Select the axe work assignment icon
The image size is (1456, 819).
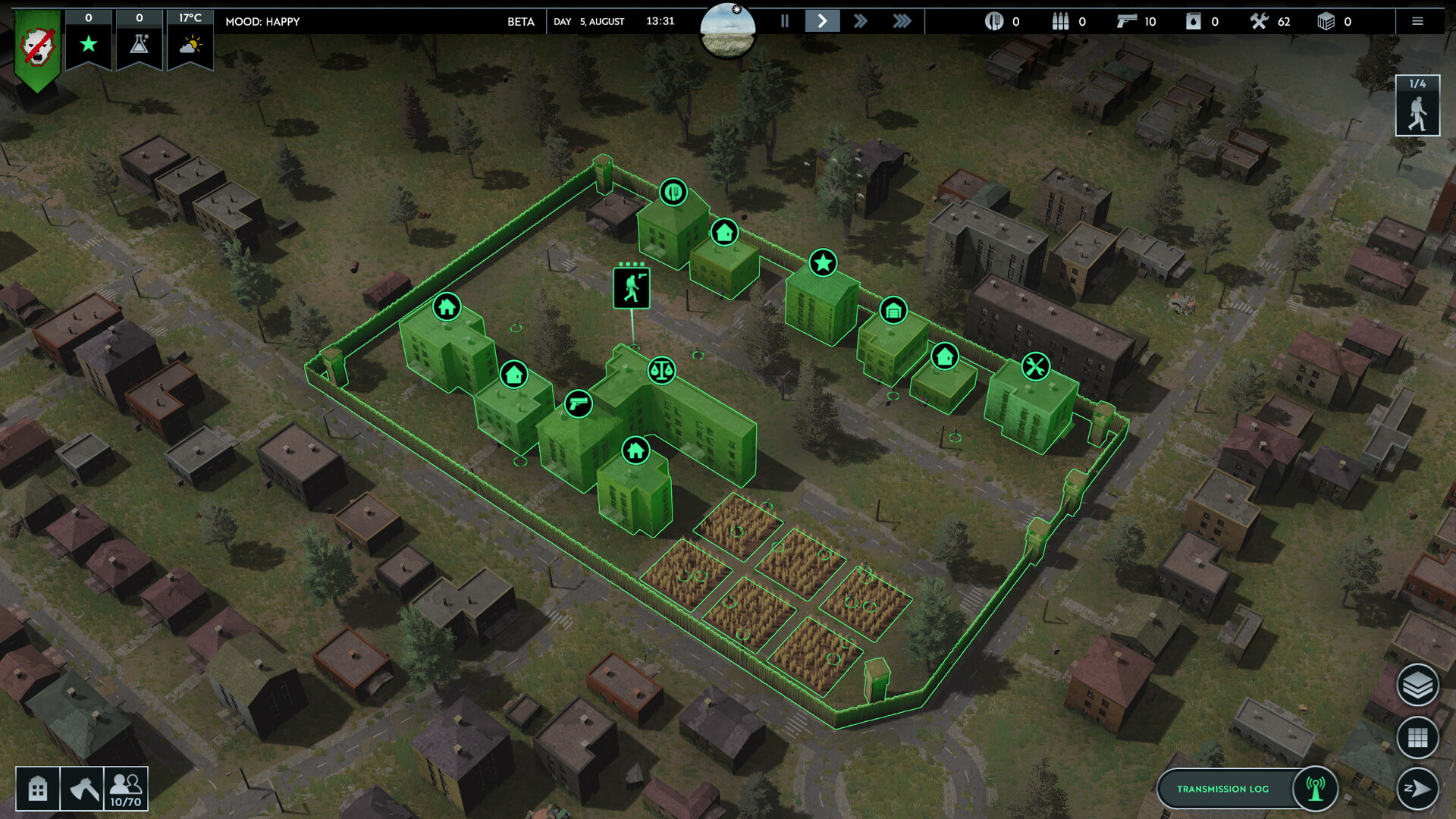click(83, 789)
